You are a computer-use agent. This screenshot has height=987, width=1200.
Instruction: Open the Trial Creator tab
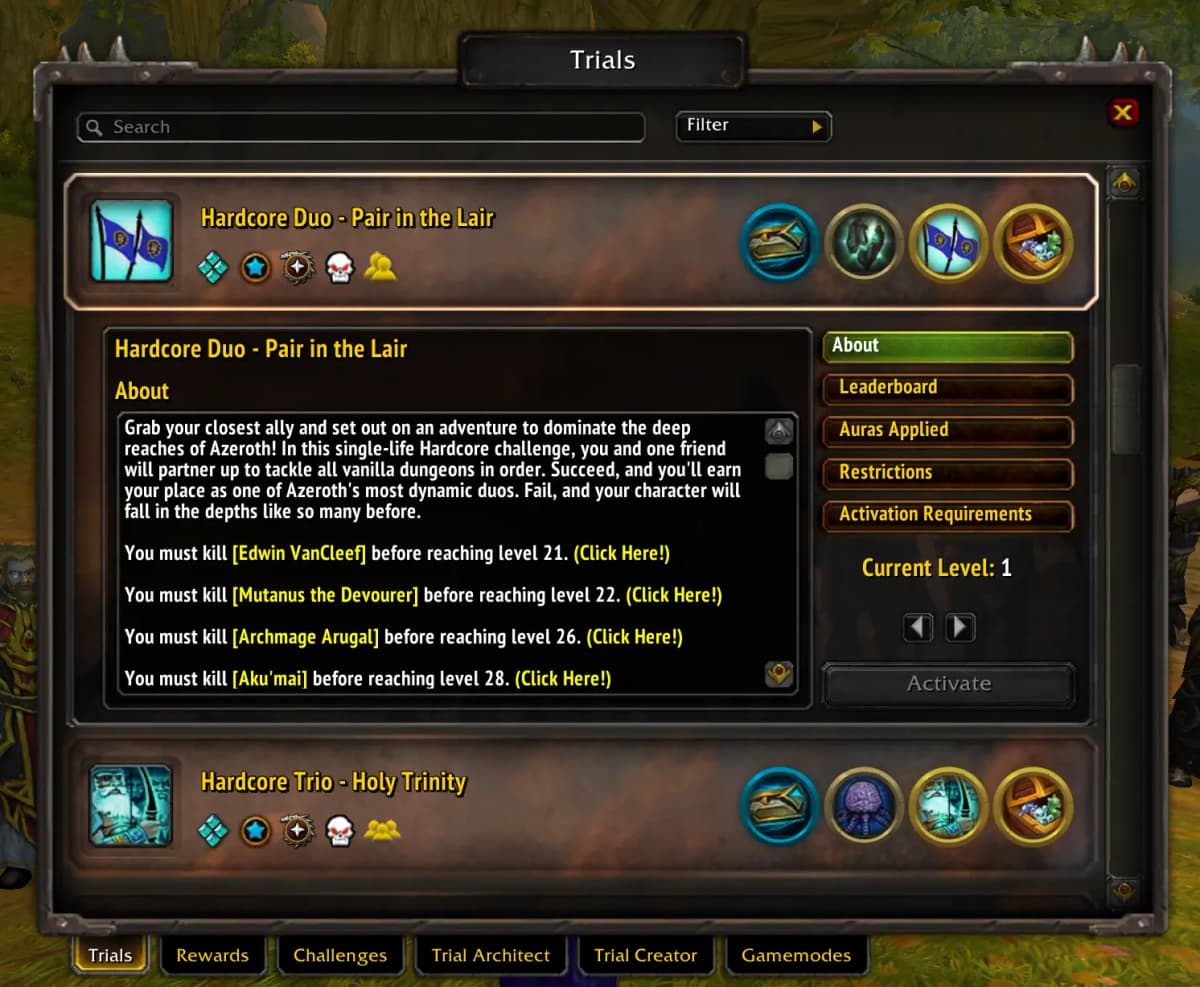click(x=645, y=955)
